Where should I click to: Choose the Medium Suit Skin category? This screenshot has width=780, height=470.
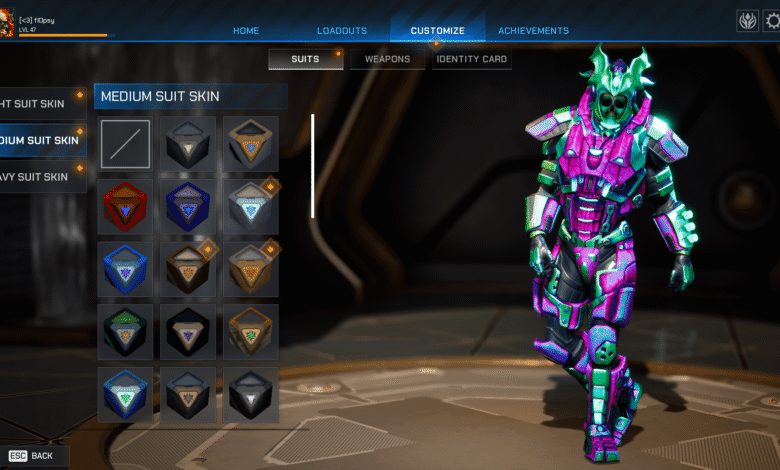pos(42,140)
